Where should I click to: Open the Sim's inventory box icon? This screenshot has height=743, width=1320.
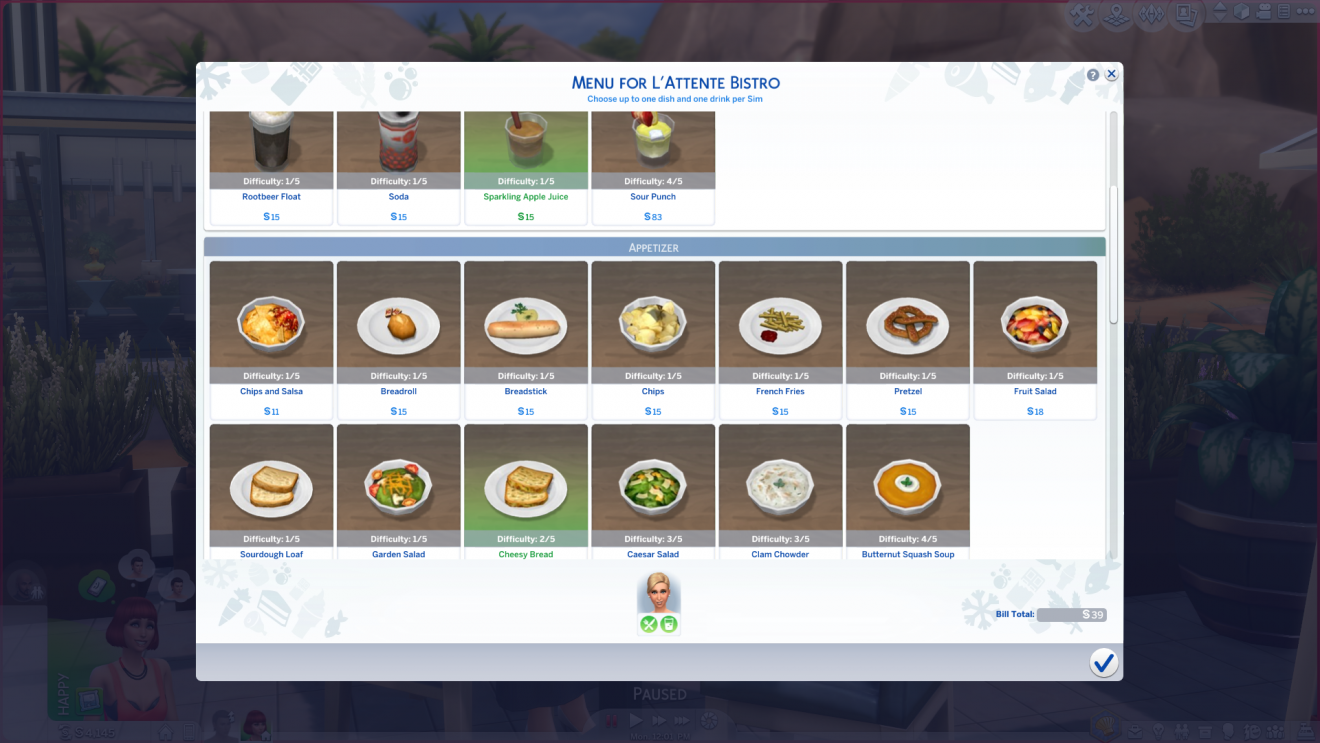tap(1206, 731)
